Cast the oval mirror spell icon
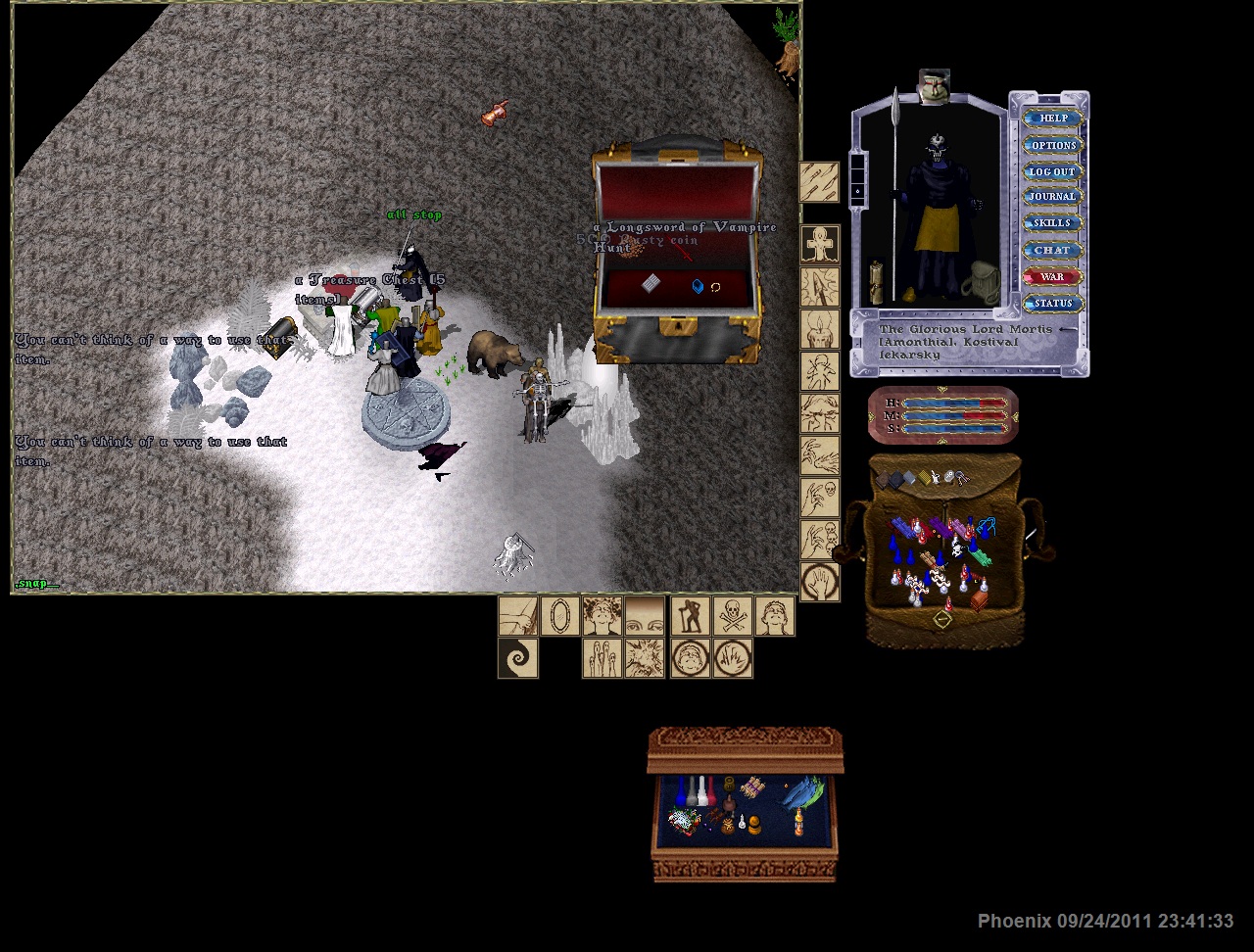1254x952 pixels. [559, 616]
